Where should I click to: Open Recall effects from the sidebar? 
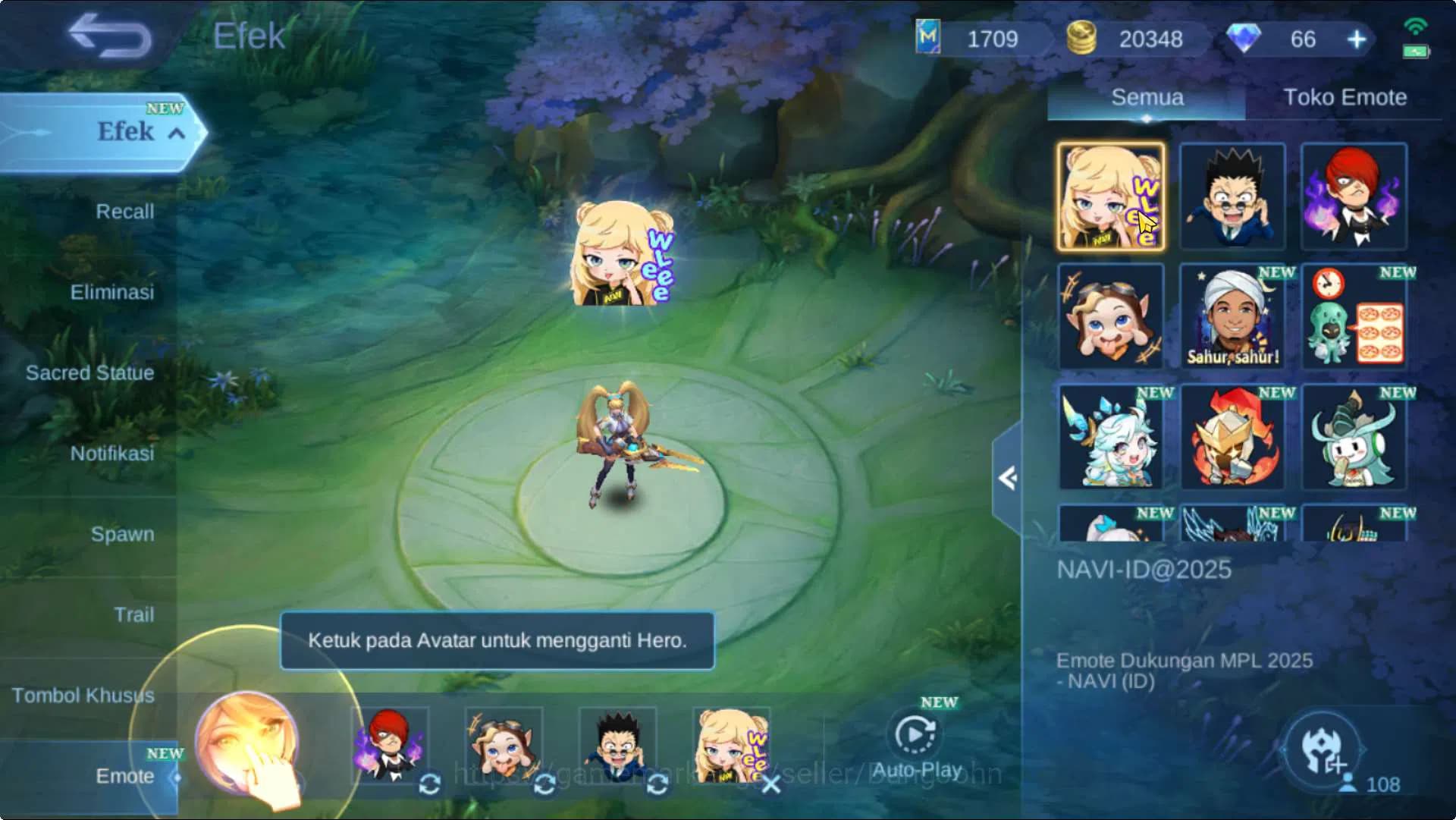click(x=127, y=212)
